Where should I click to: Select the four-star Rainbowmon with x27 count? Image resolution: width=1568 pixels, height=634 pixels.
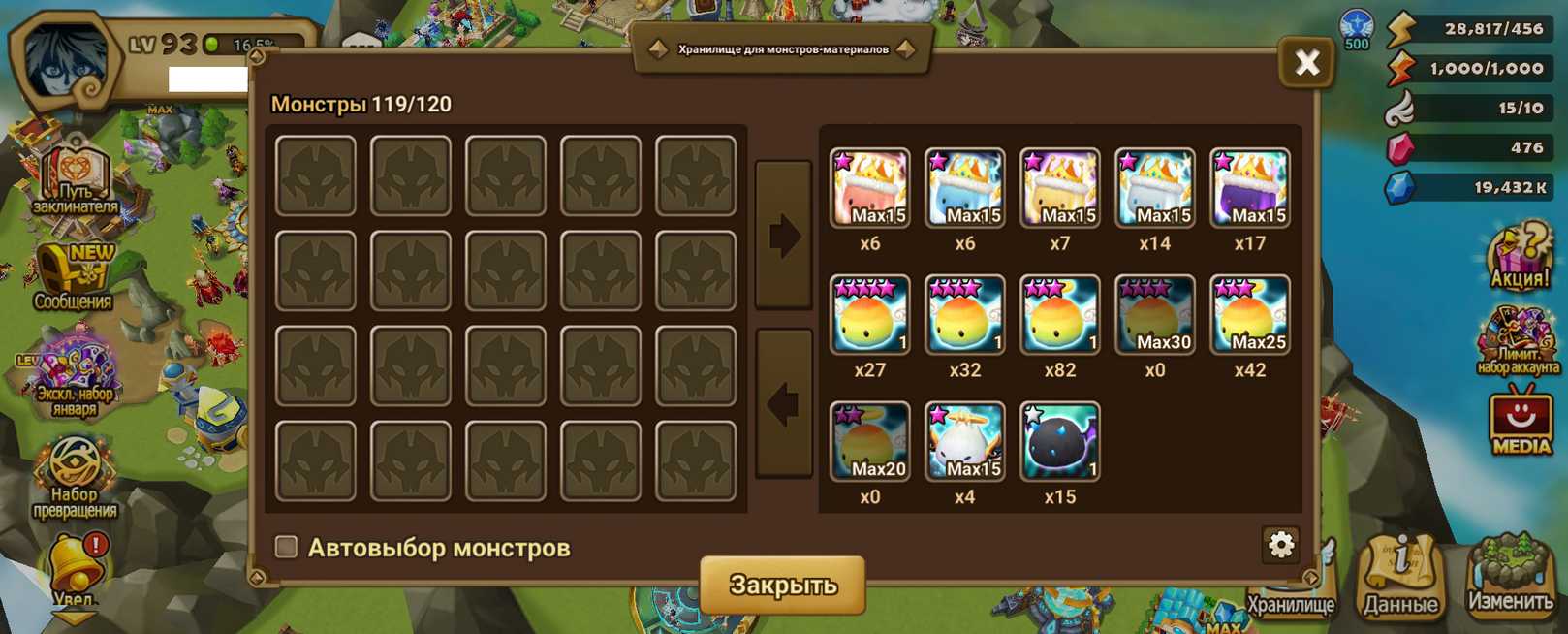(869, 315)
